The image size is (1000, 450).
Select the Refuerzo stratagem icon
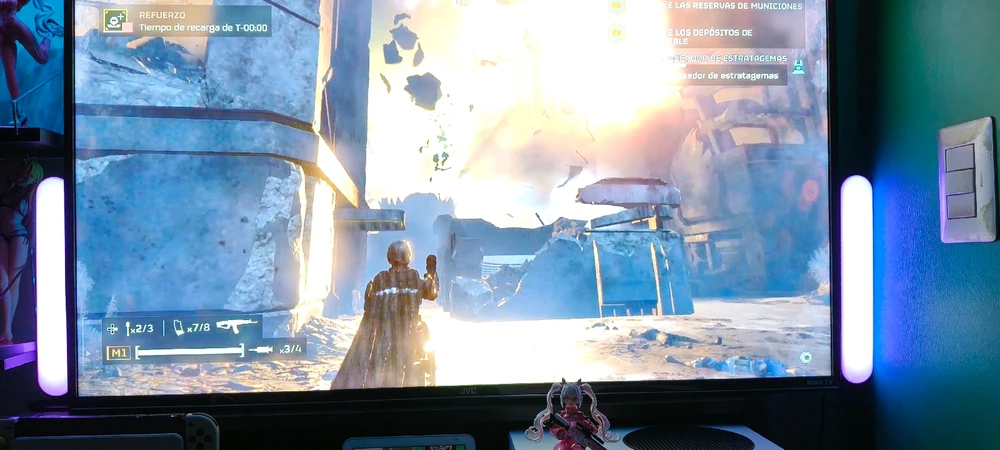pos(116,20)
